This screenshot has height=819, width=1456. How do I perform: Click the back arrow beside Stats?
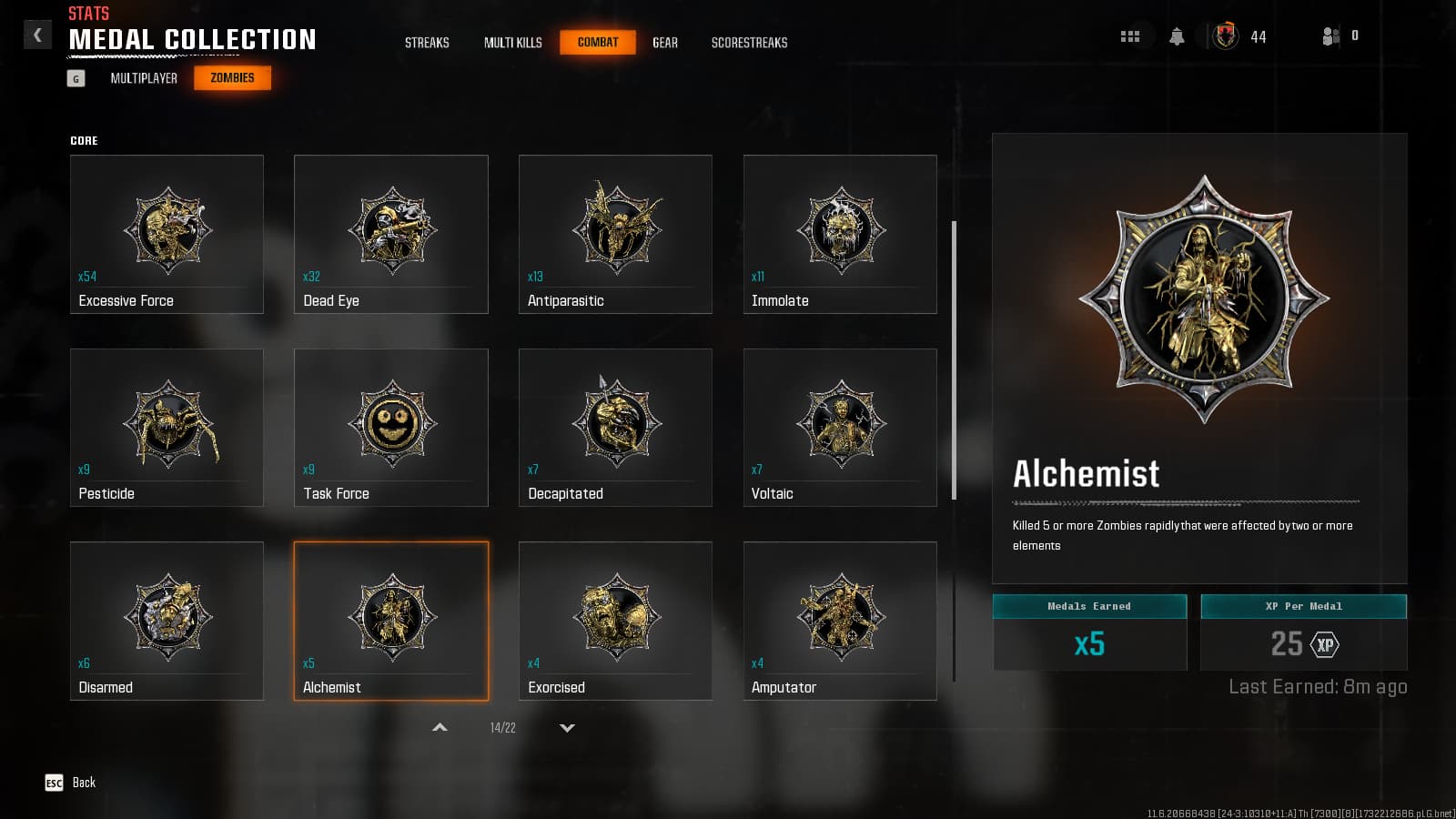click(37, 35)
